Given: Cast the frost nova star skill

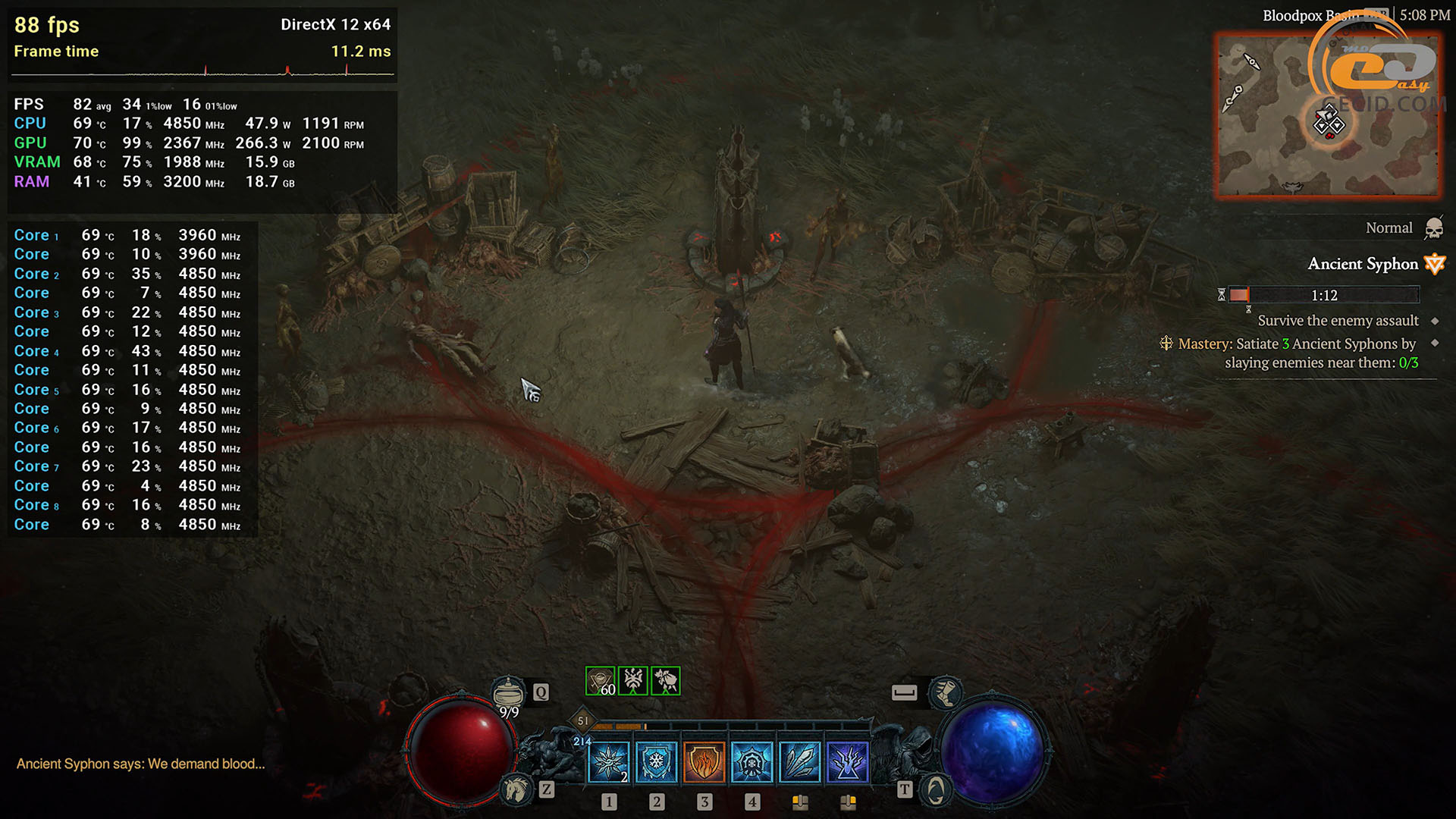Looking at the screenshot, I should coord(608,761).
